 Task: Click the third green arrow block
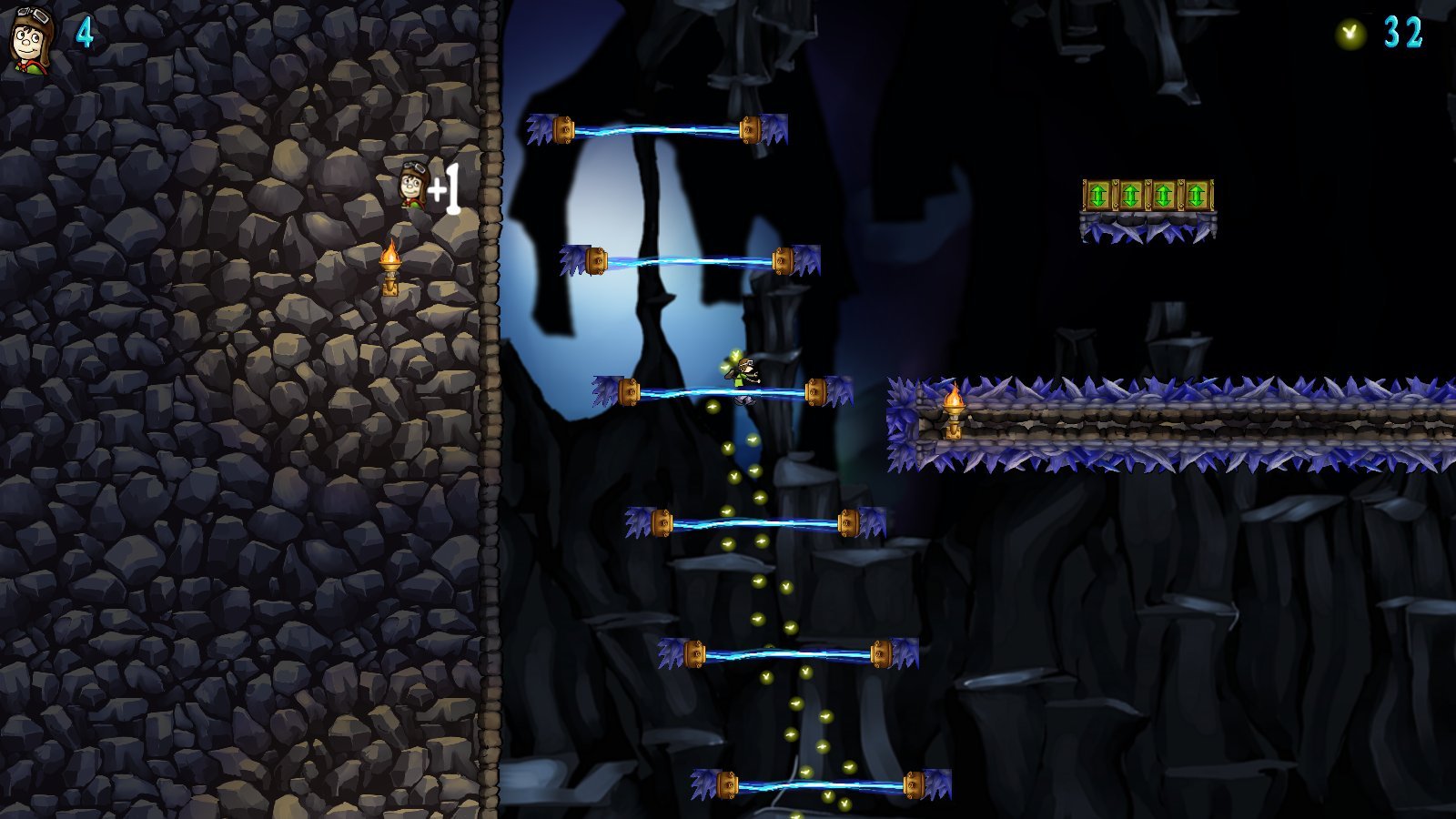tap(1166, 196)
